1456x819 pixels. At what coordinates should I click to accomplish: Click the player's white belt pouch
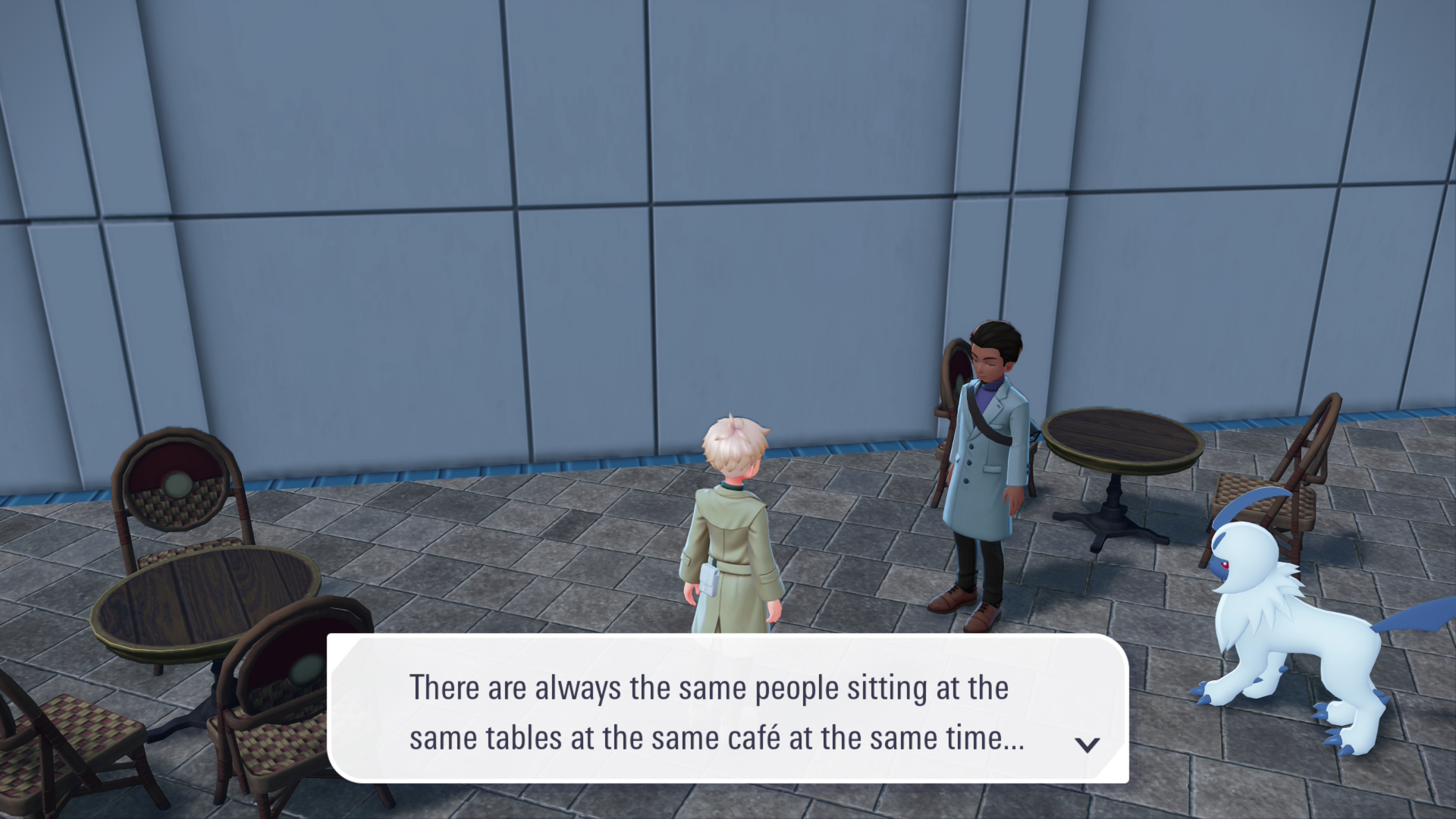click(709, 580)
